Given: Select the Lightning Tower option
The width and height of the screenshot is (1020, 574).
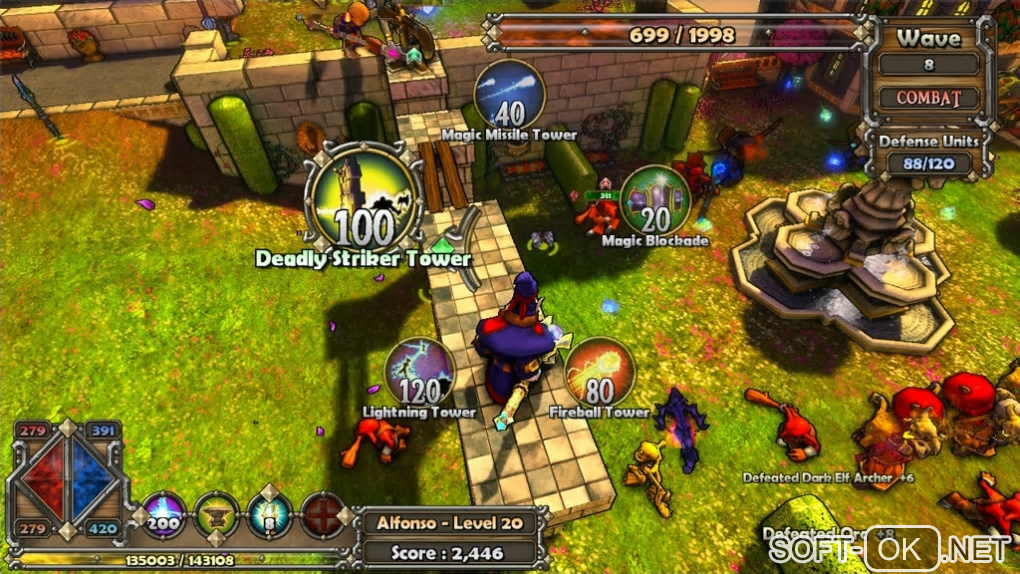Looking at the screenshot, I should pos(420,372).
